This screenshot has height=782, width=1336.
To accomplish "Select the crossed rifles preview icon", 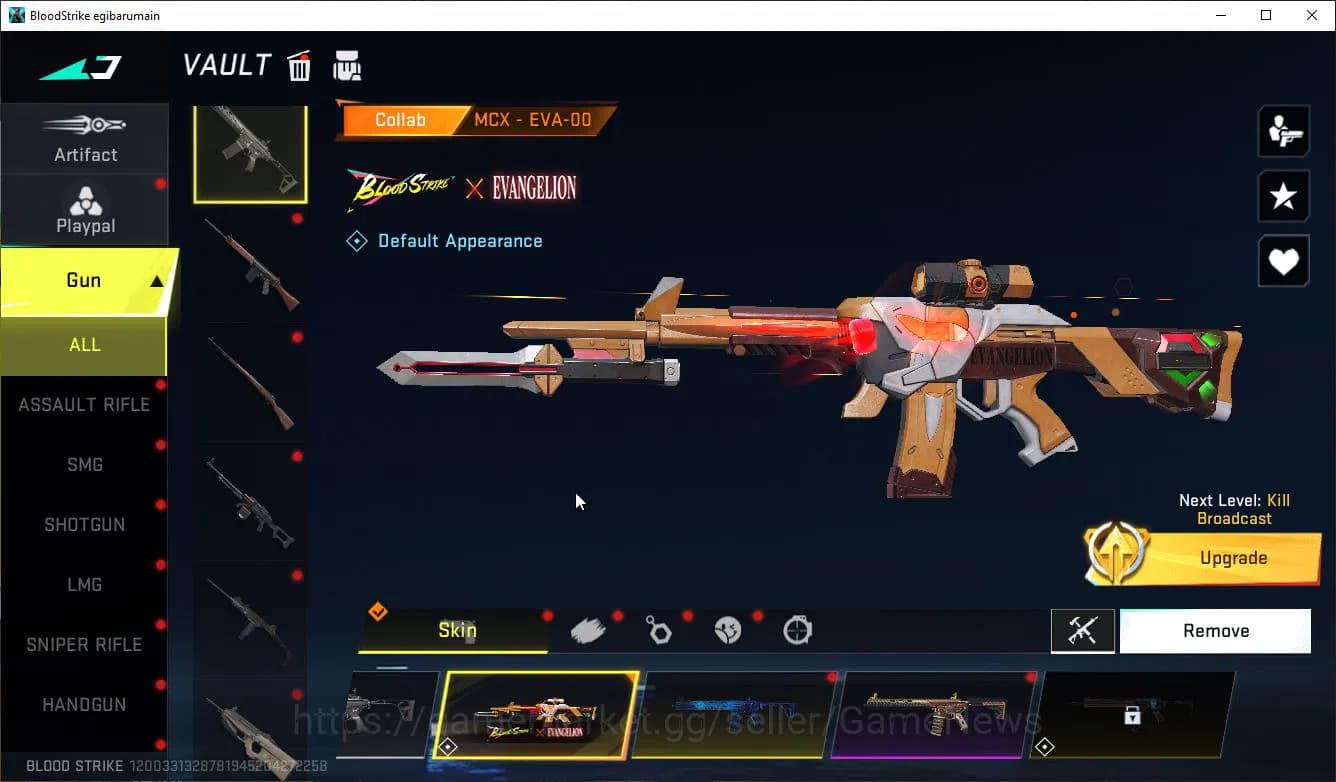I will point(1083,631).
